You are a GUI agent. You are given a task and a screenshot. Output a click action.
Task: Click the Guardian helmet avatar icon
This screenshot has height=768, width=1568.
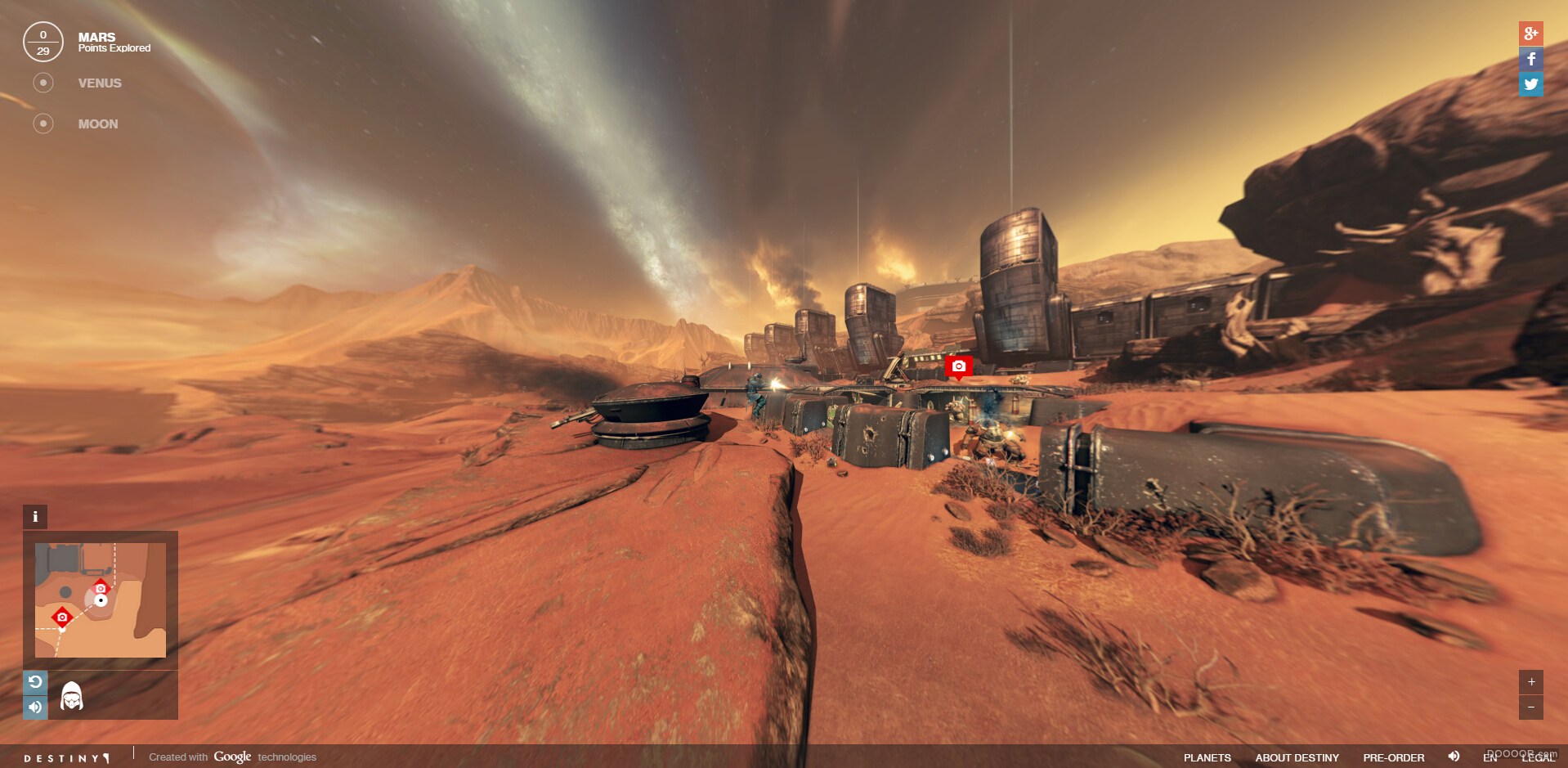pos(70,695)
